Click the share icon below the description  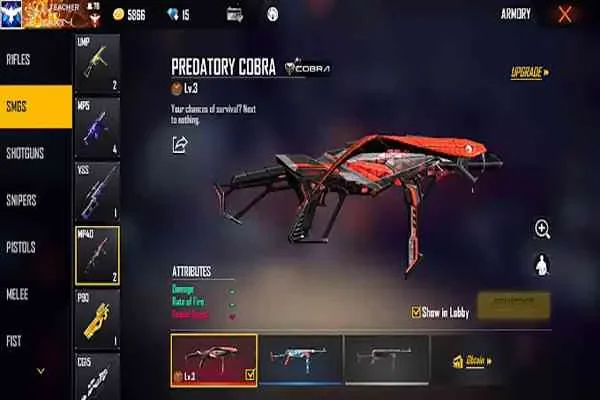(180, 145)
